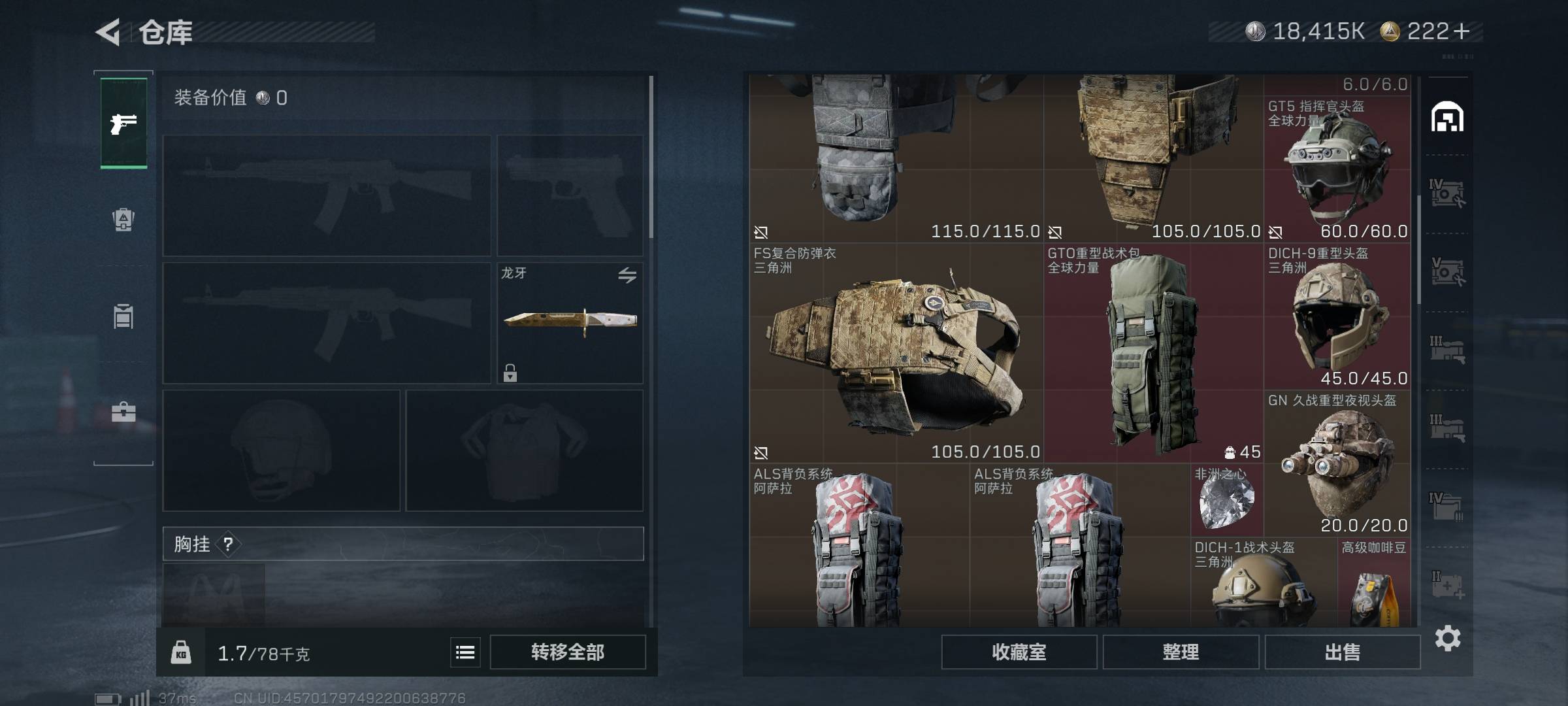Image resolution: width=1568 pixels, height=706 pixels.
Task: Open the list view icon
Action: [465, 652]
